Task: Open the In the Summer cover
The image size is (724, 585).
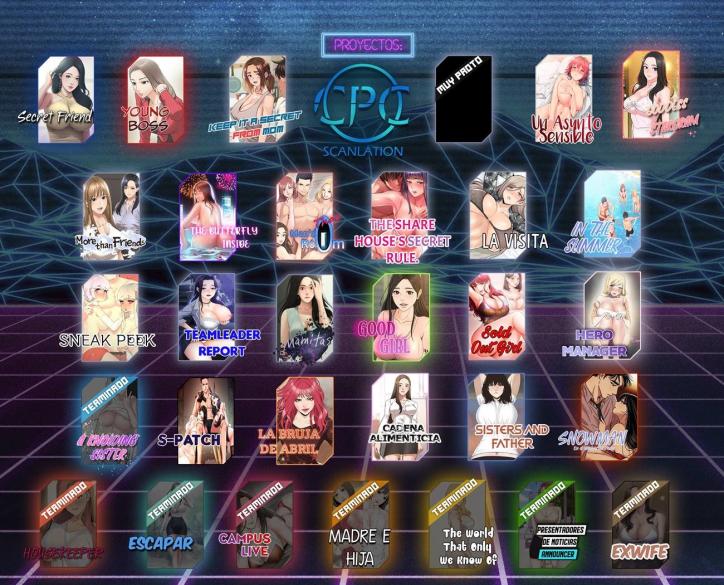Action: 612,215
